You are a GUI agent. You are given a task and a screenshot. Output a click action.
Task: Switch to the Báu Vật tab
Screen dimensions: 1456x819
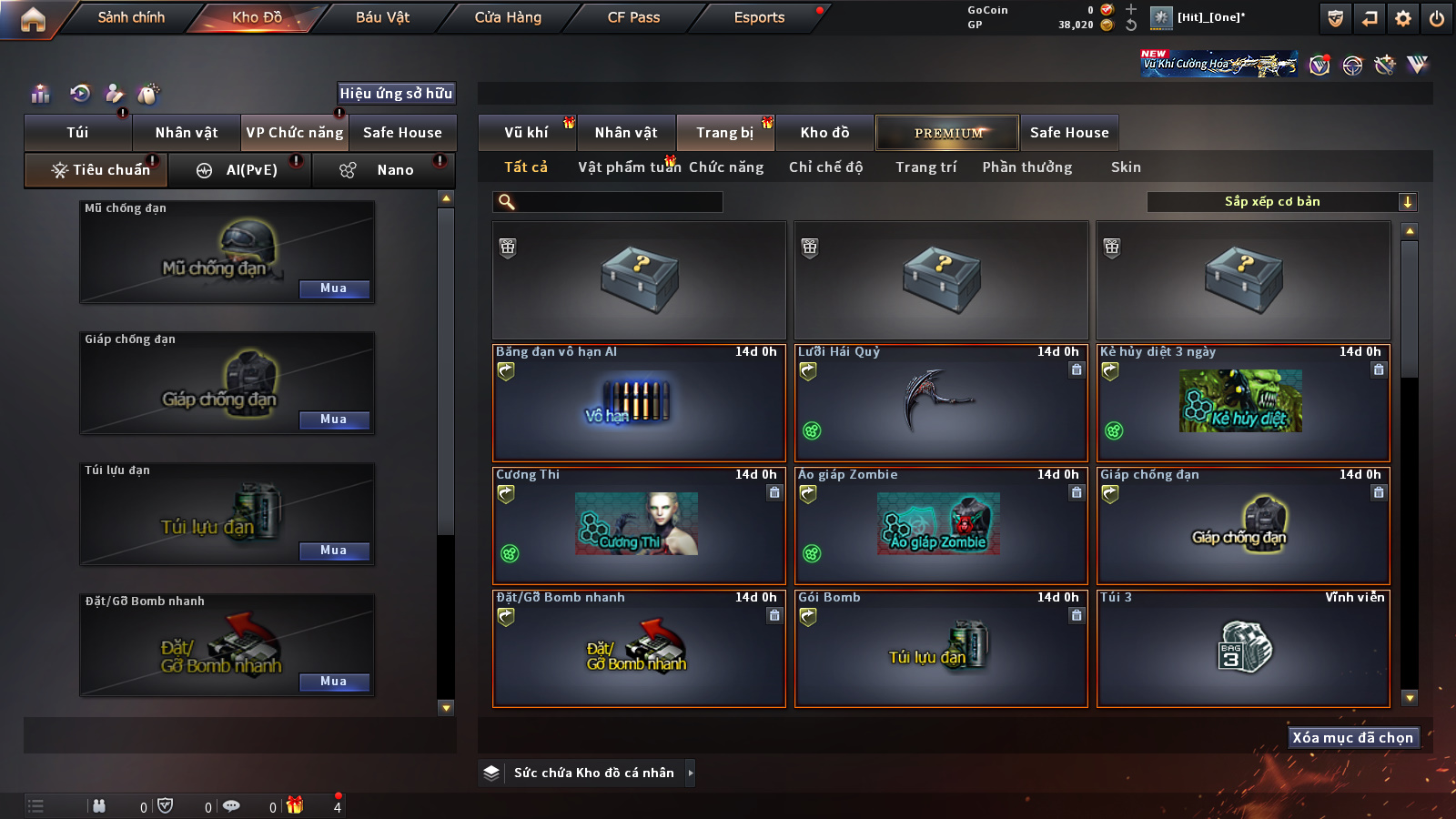382,17
